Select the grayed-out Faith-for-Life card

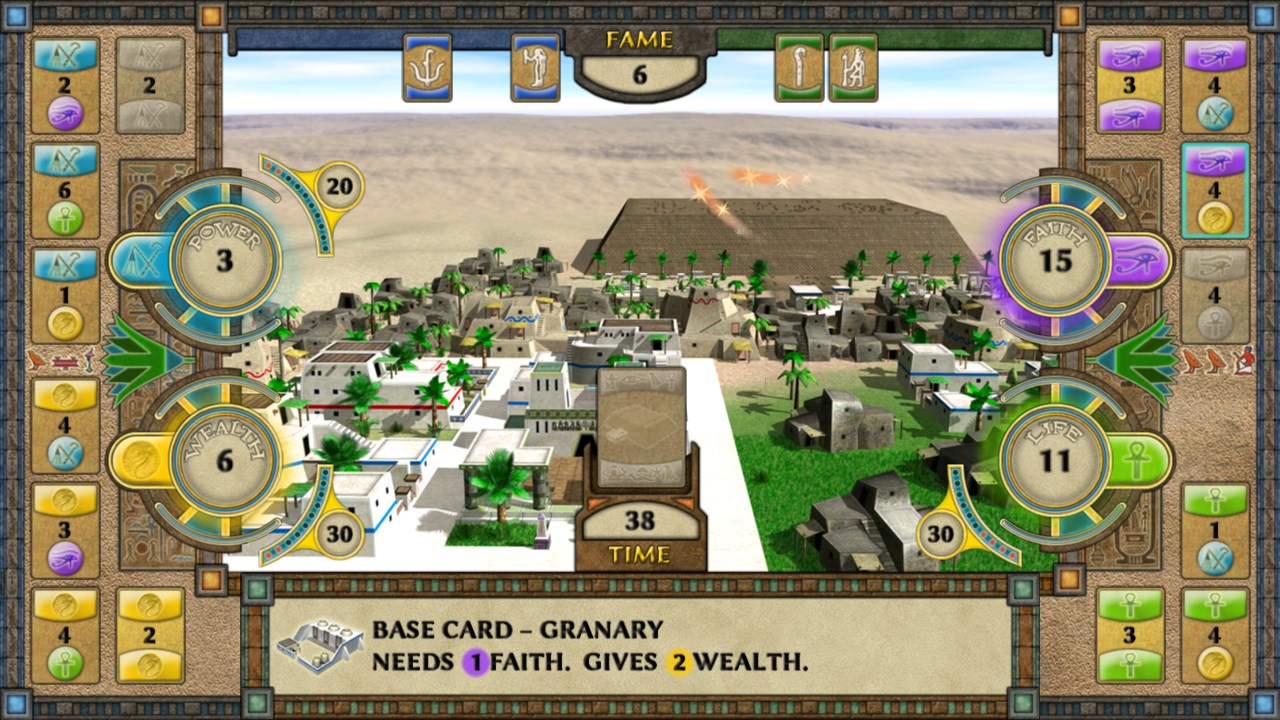pos(1216,290)
